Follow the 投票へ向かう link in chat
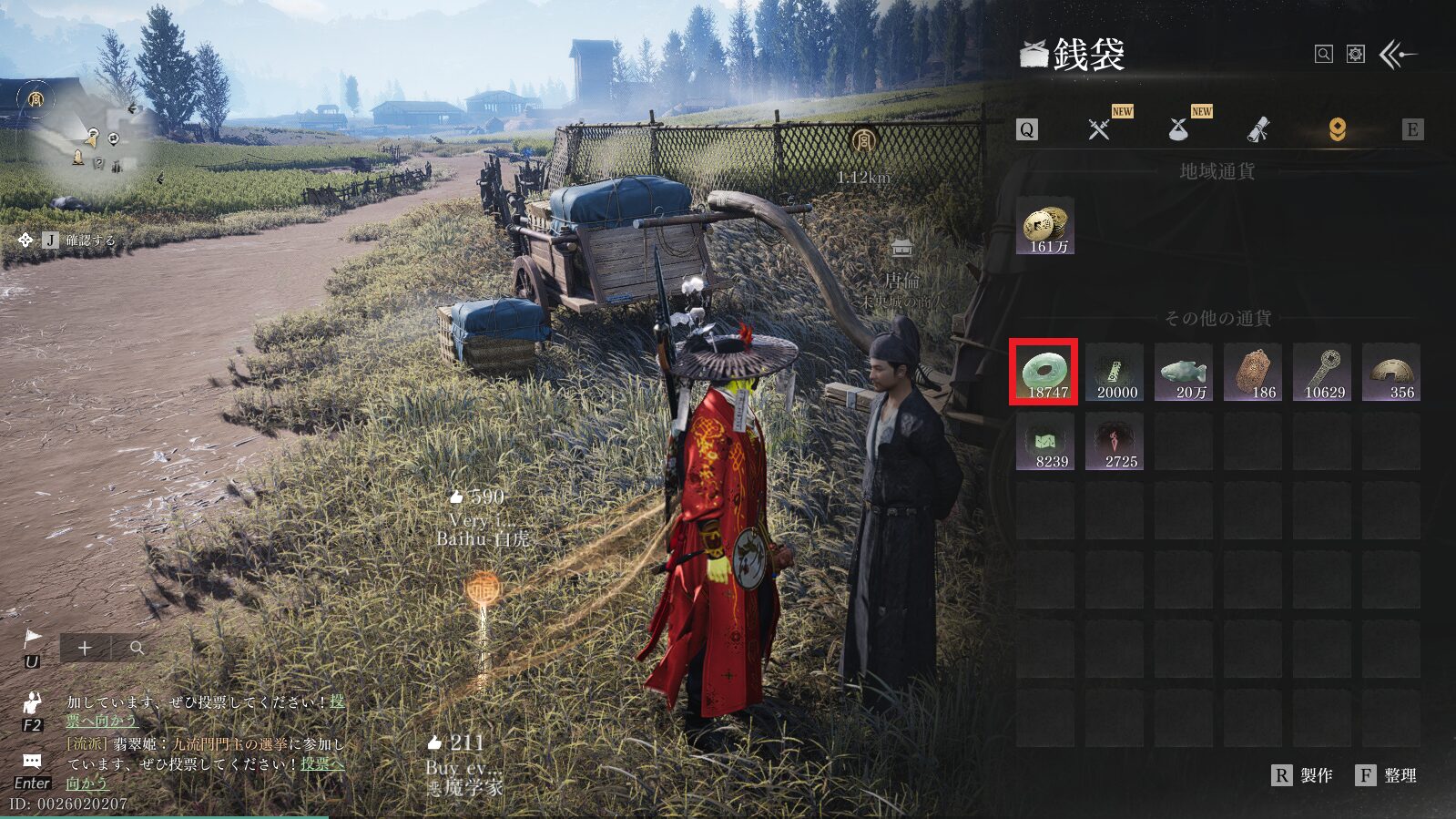 [x=321, y=763]
